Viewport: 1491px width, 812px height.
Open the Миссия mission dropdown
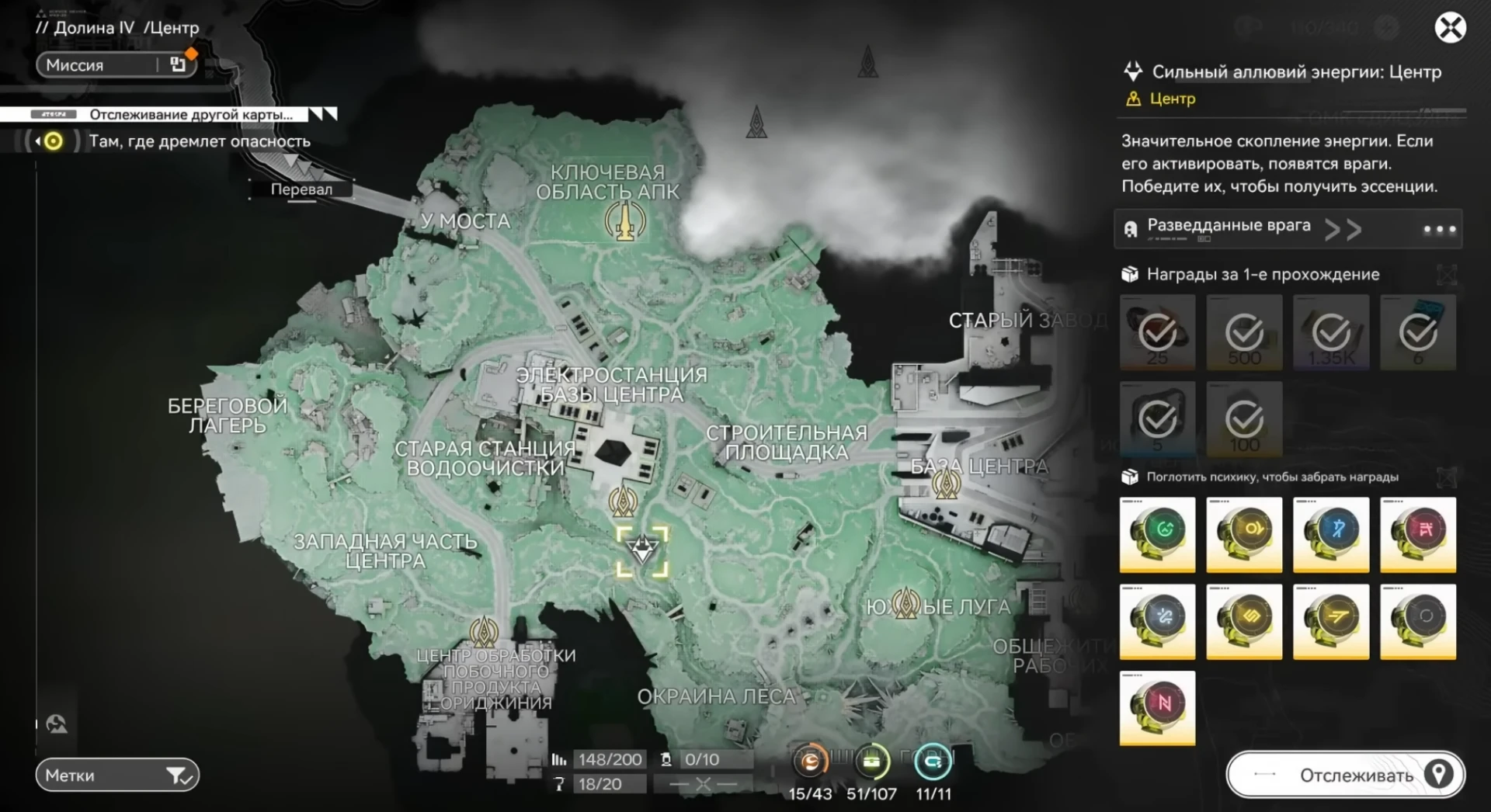tap(116, 65)
